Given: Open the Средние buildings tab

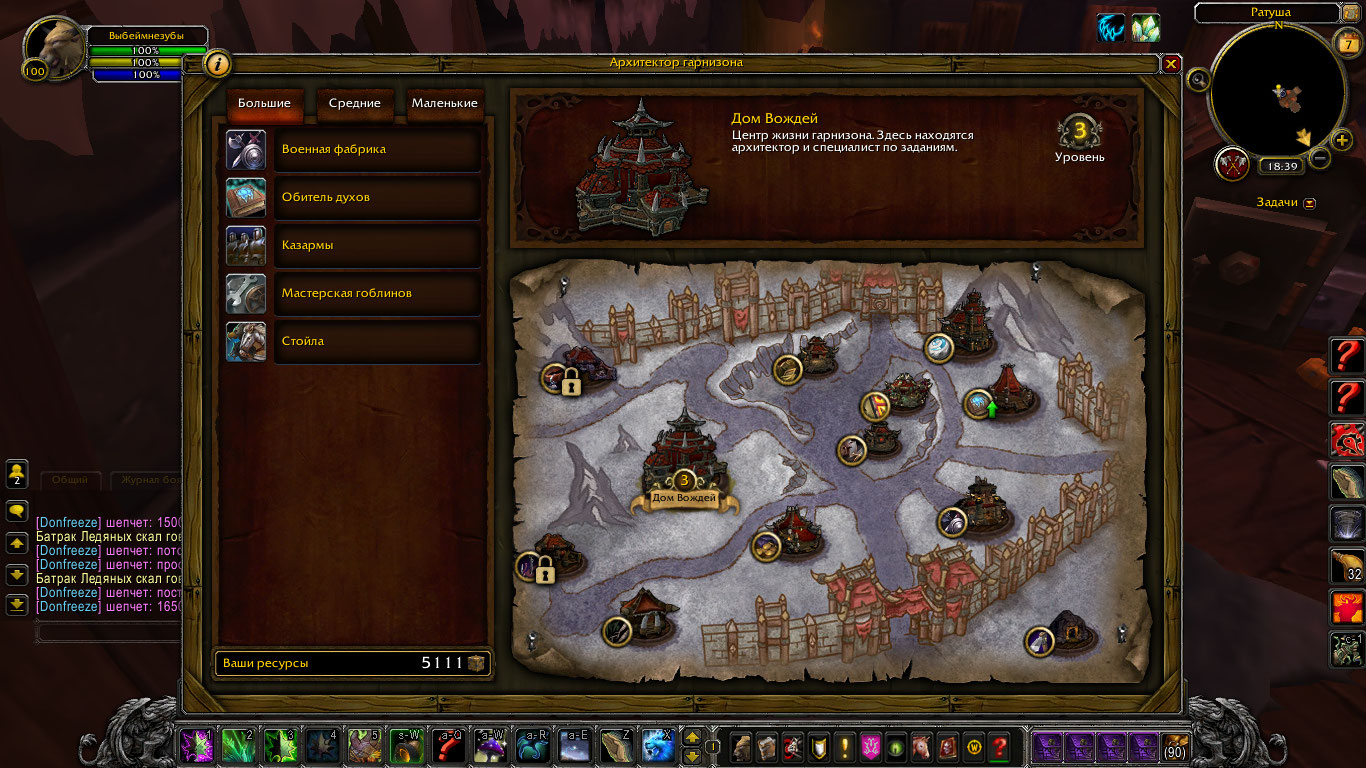Looking at the screenshot, I should click(x=355, y=103).
